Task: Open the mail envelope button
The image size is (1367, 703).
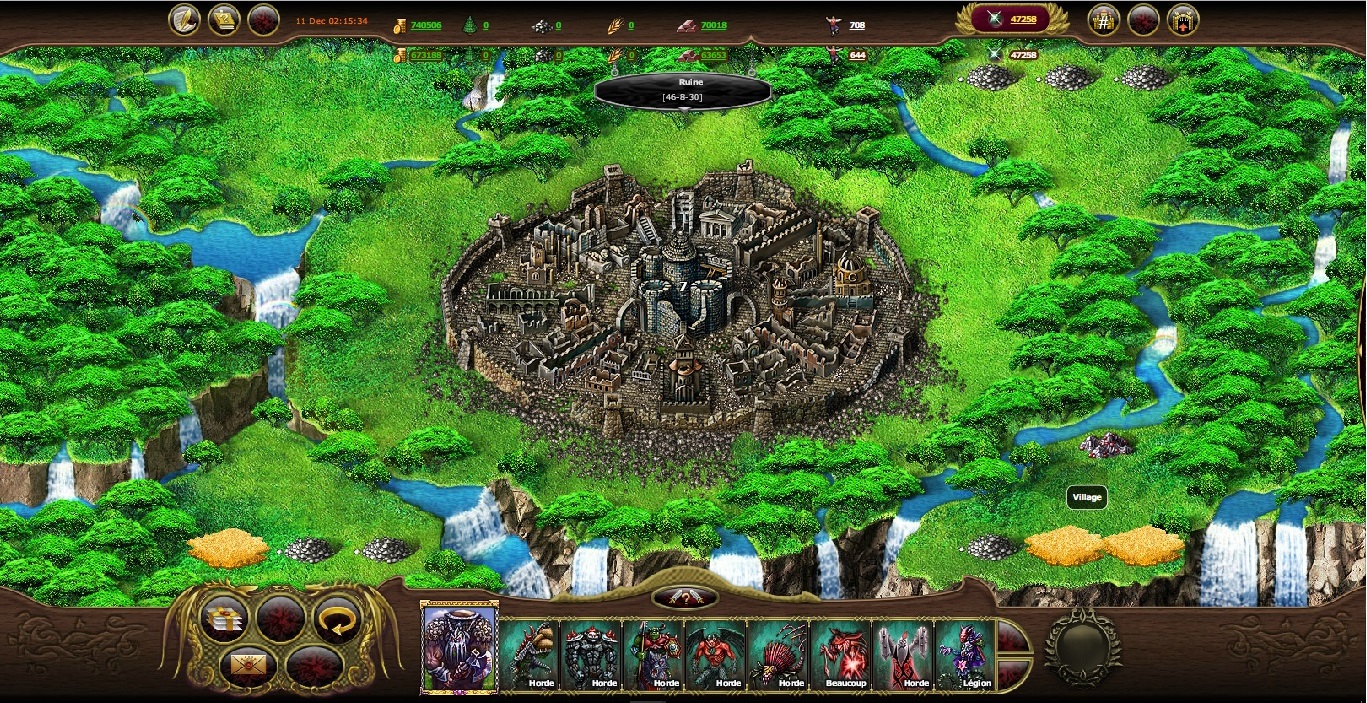Action: tap(242, 664)
